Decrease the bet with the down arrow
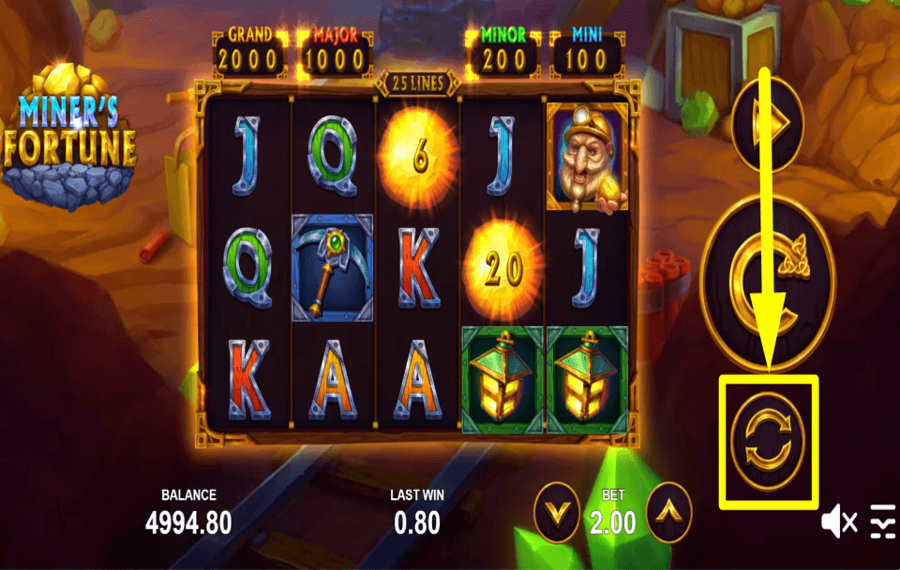This screenshot has width=900, height=570. click(x=556, y=513)
